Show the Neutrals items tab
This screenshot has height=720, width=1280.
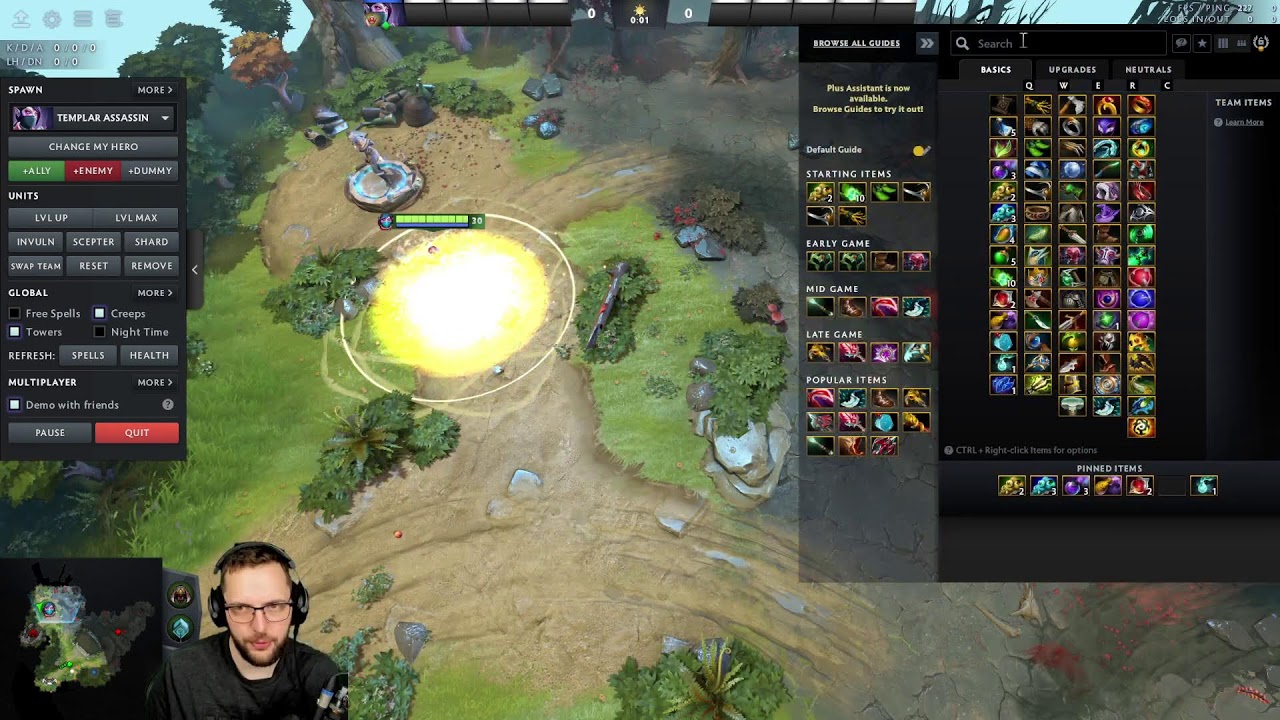click(1148, 70)
